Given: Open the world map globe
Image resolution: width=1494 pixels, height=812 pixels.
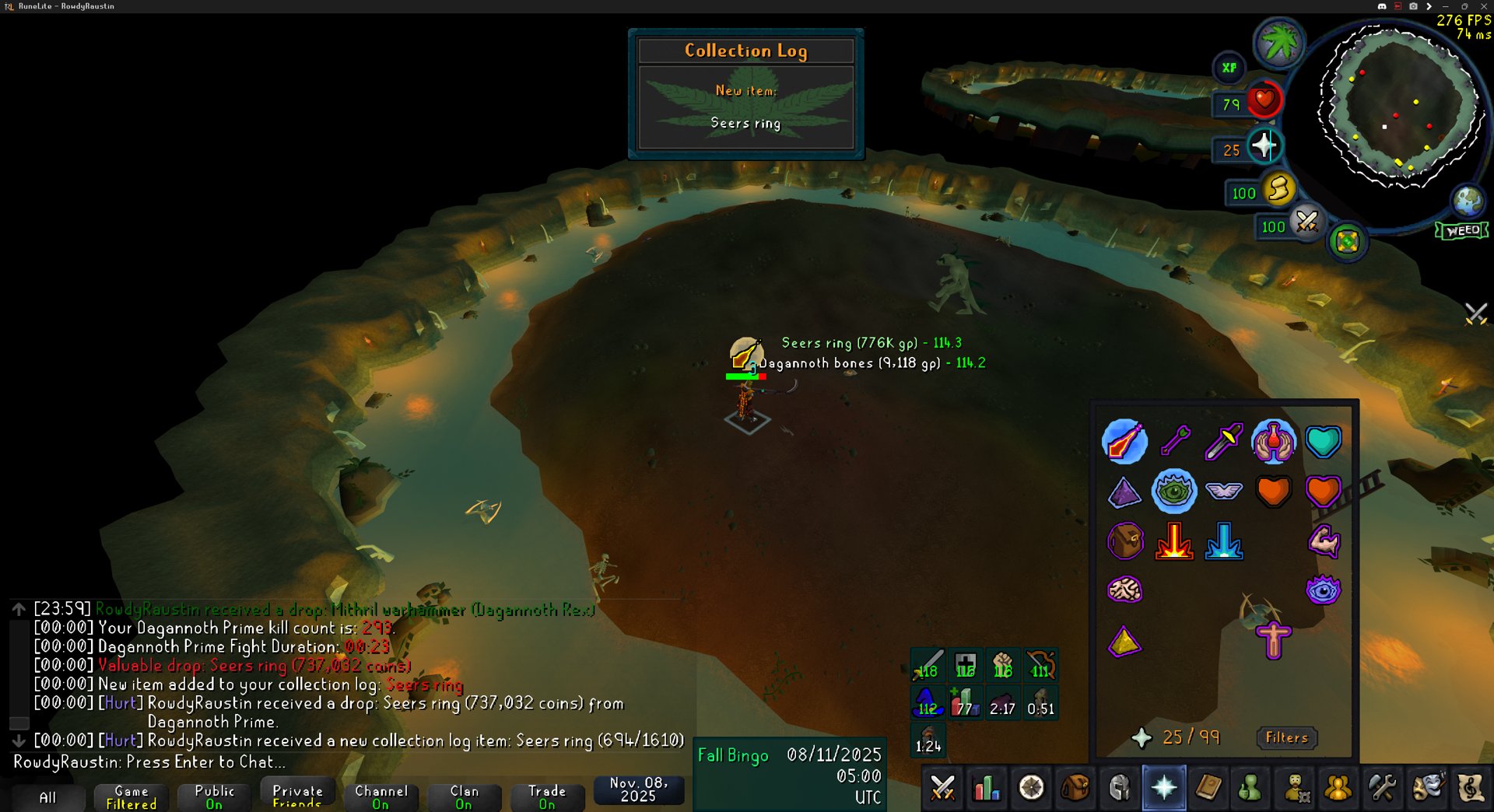Looking at the screenshot, I should tap(1468, 201).
